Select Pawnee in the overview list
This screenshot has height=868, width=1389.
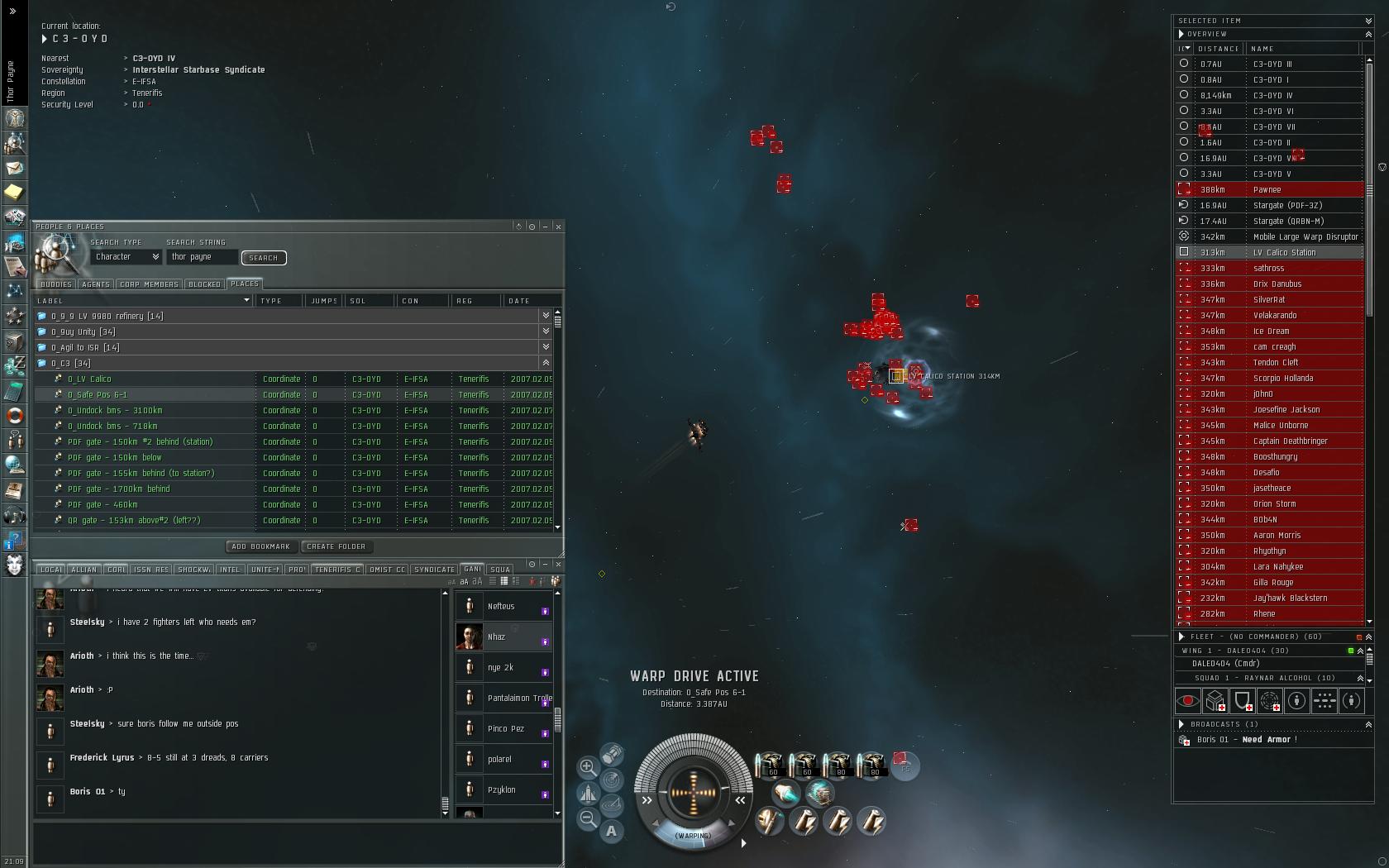(1267, 190)
